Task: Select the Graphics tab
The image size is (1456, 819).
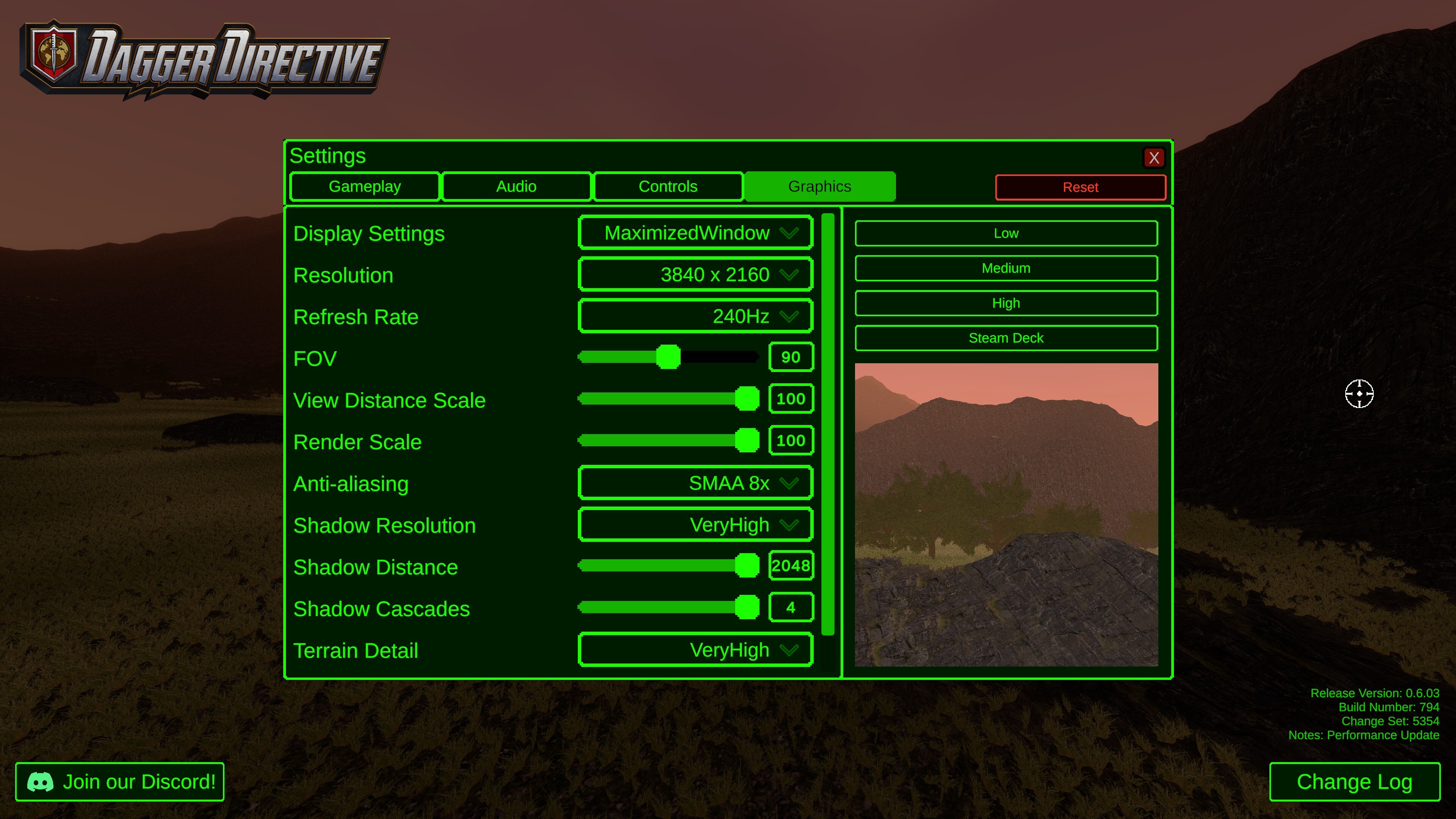Action: [819, 187]
